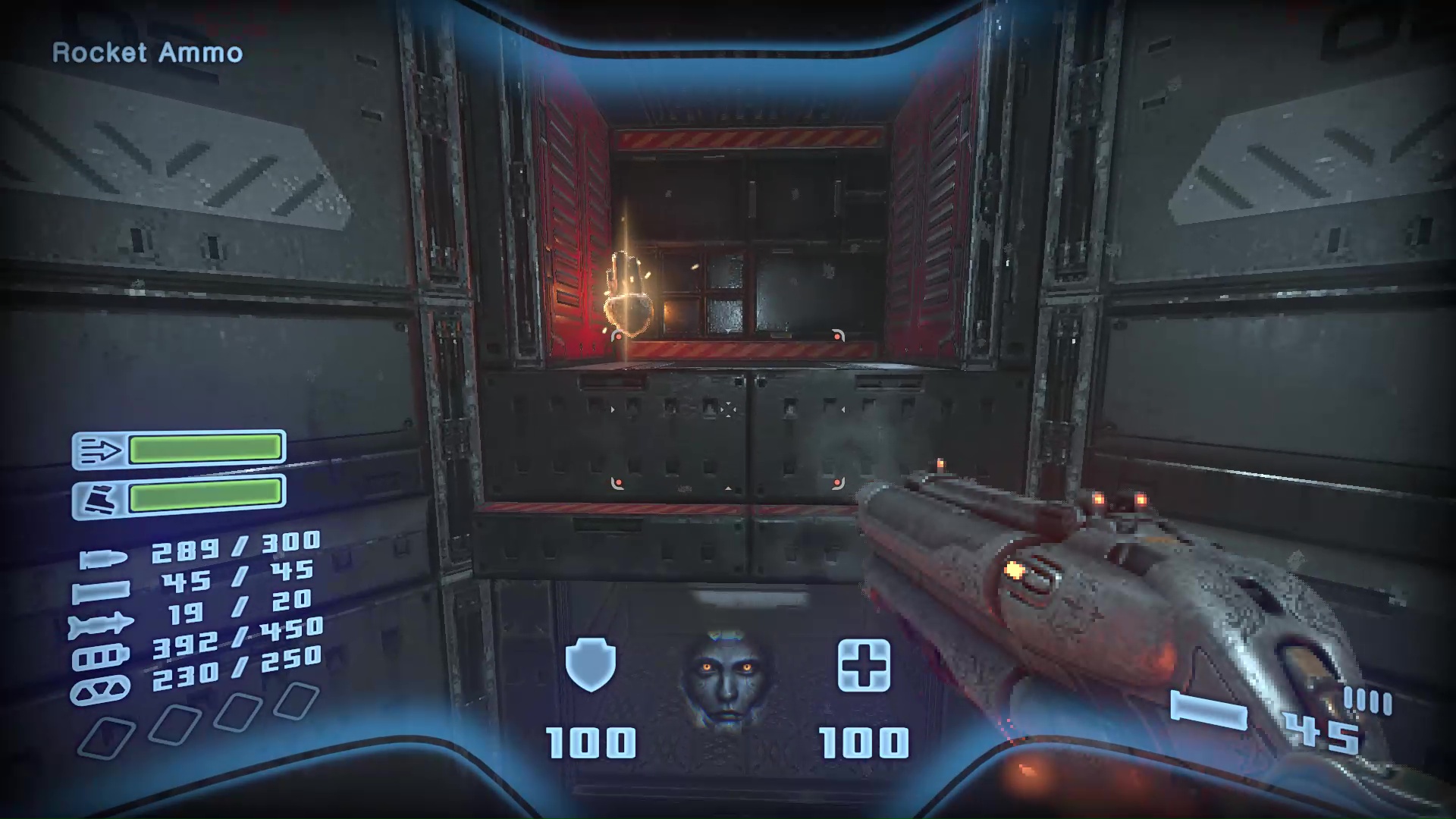Click the top green dash stamina bar
This screenshot has width=1456, height=819.
pos(206,449)
